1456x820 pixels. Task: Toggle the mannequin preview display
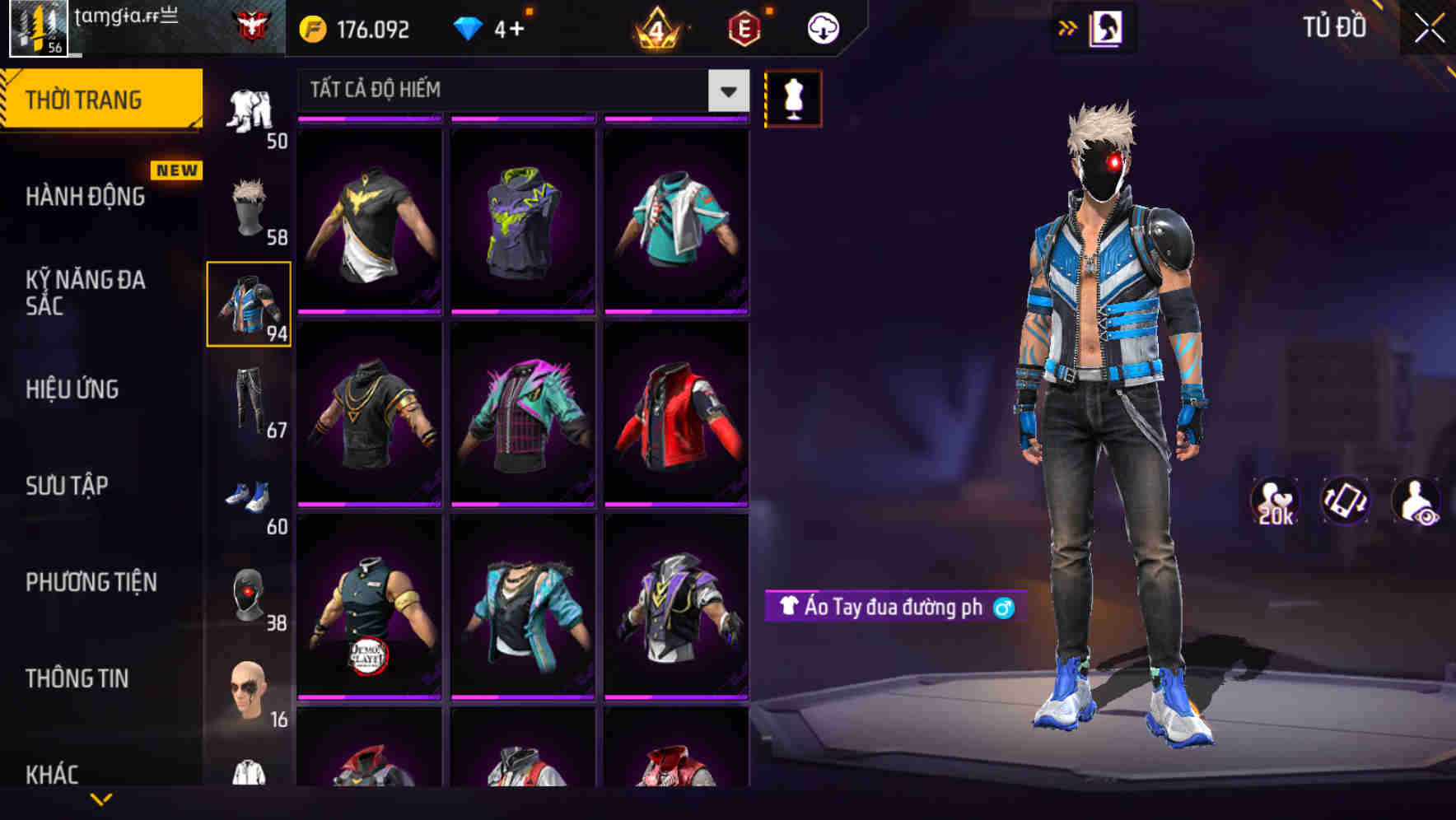(793, 98)
